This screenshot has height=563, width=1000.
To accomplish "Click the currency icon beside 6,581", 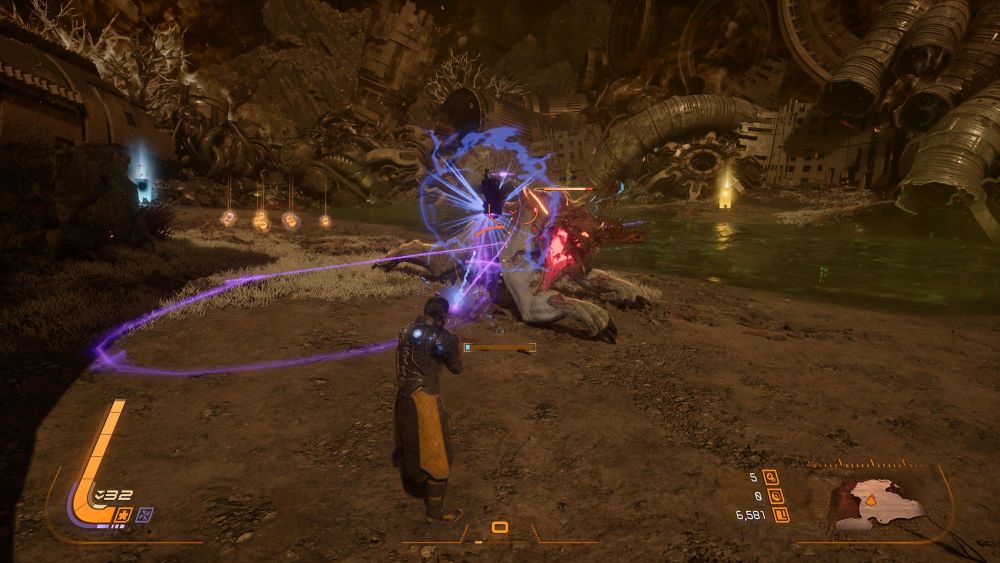I will pos(780,515).
